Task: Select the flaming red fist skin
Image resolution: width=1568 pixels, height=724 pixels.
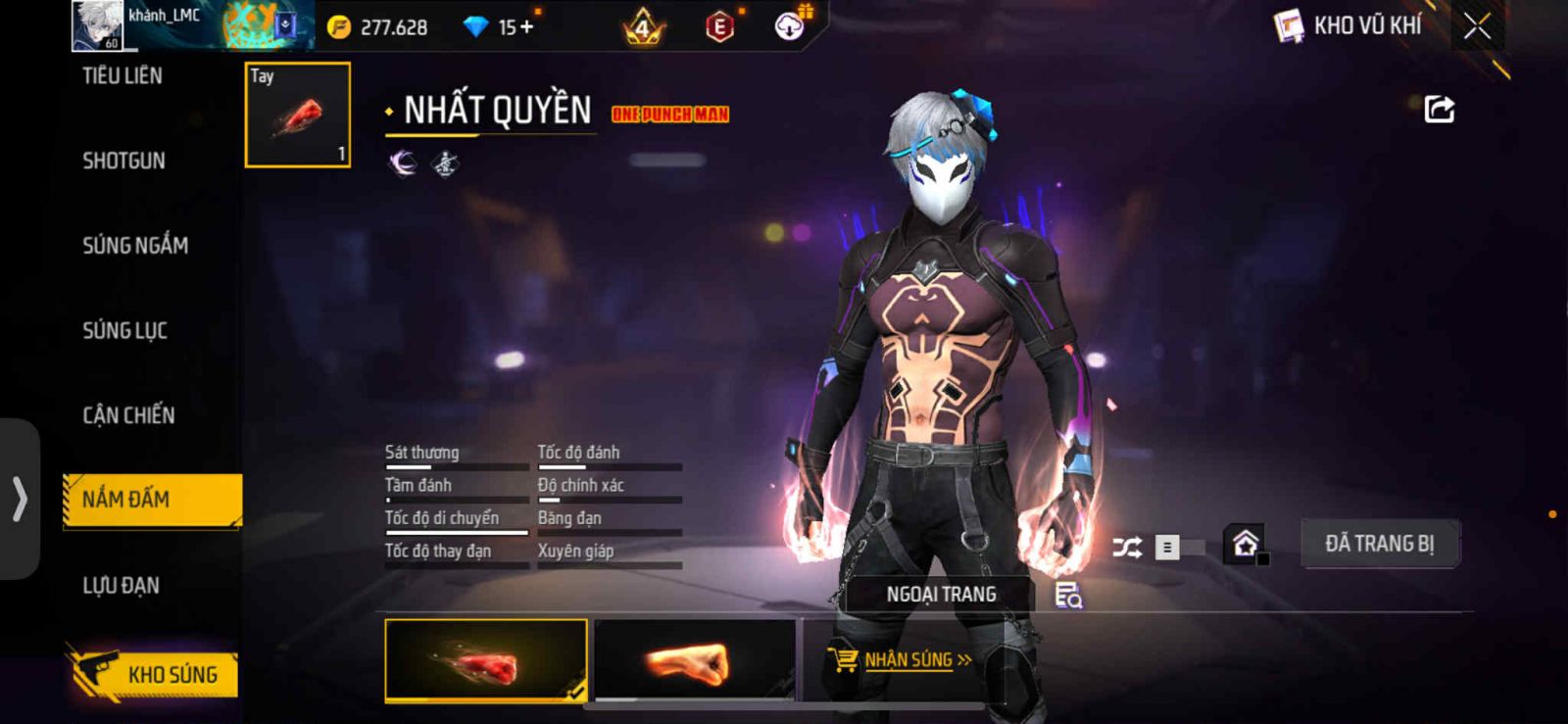Action: pyautogui.click(x=486, y=660)
